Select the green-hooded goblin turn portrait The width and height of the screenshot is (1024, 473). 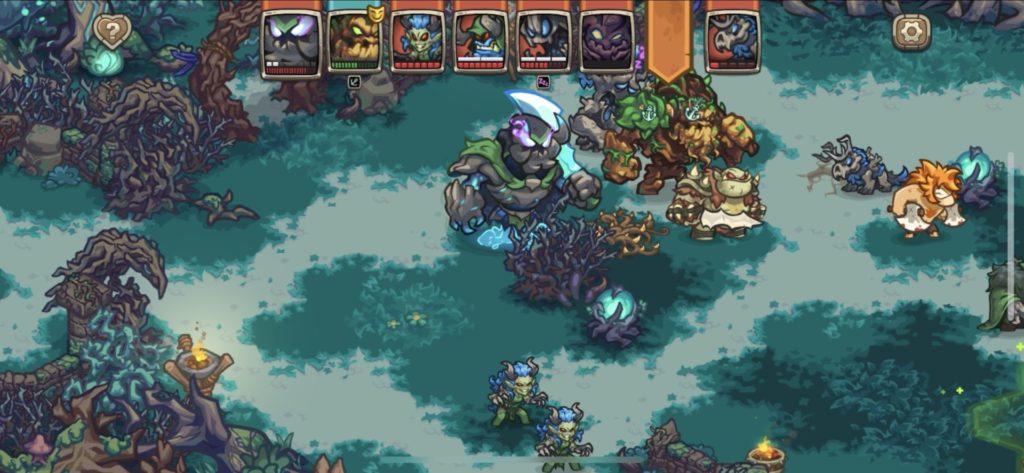[480, 42]
